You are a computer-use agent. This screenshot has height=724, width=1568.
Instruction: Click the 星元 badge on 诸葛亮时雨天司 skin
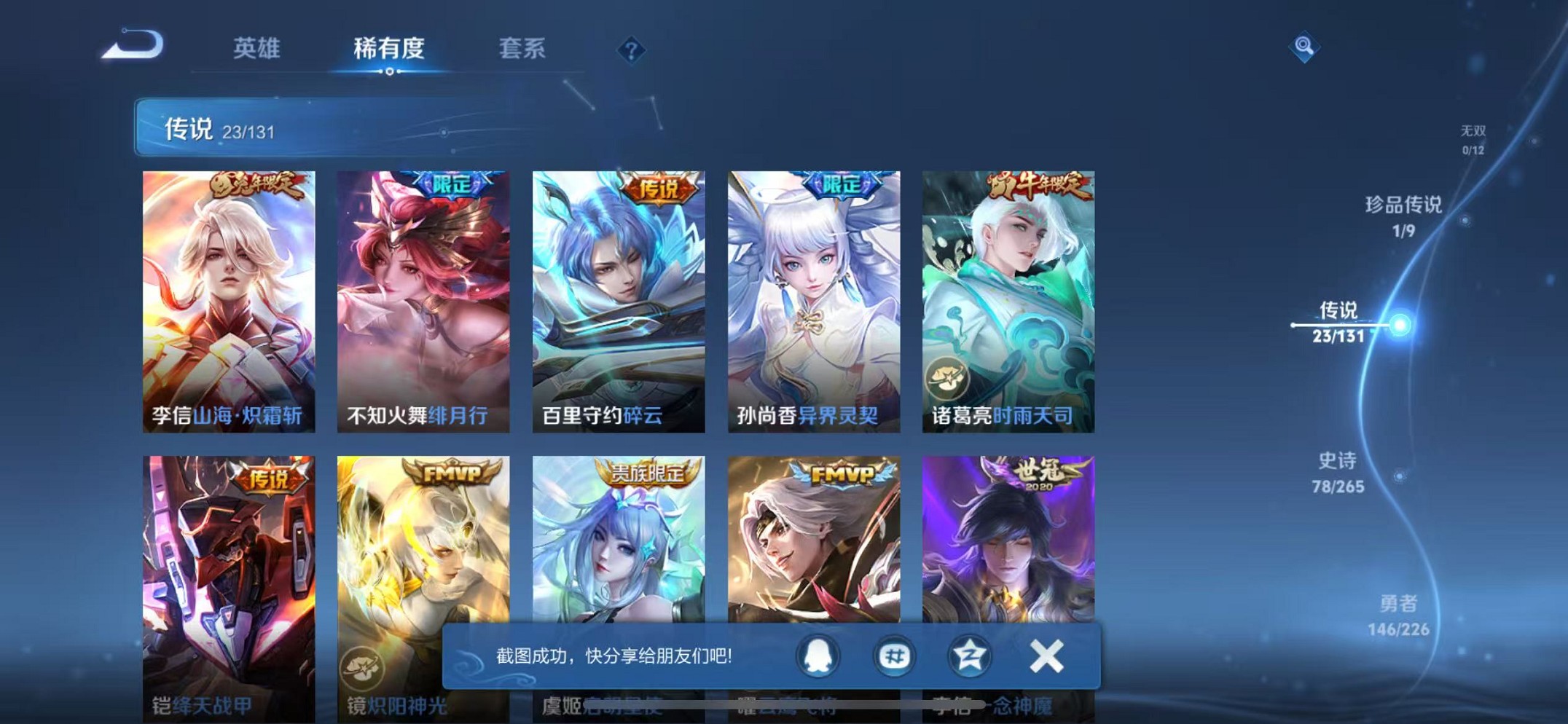947,379
